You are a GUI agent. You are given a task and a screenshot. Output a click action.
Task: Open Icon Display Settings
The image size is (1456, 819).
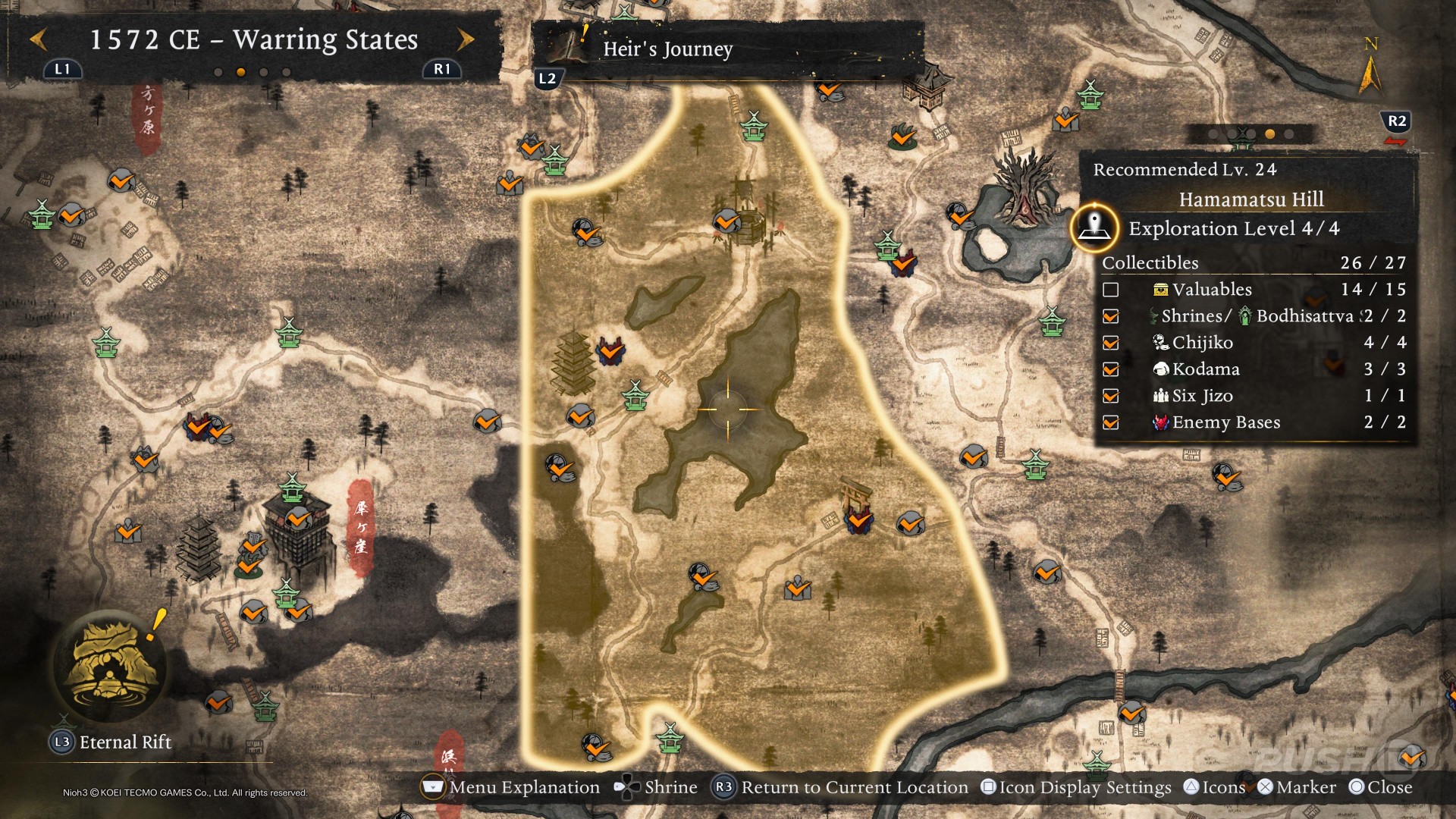point(1077,787)
